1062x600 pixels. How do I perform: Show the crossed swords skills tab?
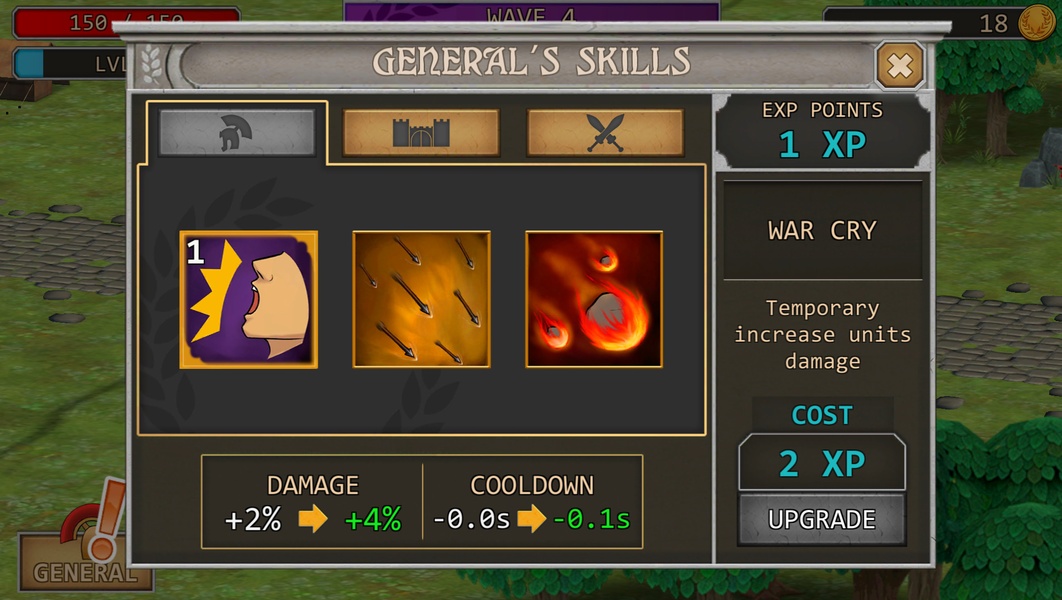(x=605, y=132)
